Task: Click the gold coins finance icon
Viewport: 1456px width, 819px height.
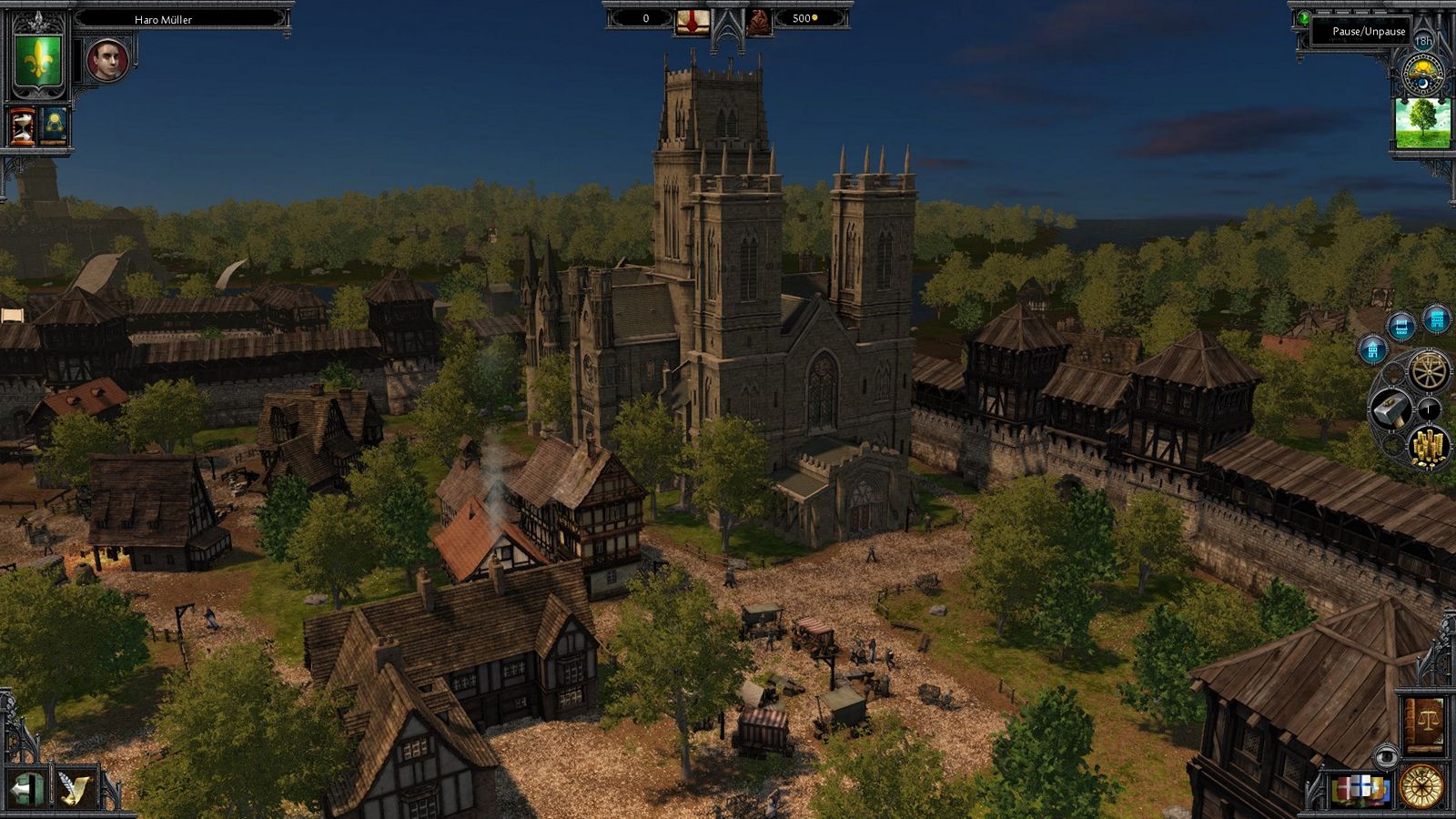Action: click(x=1427, y=446)
